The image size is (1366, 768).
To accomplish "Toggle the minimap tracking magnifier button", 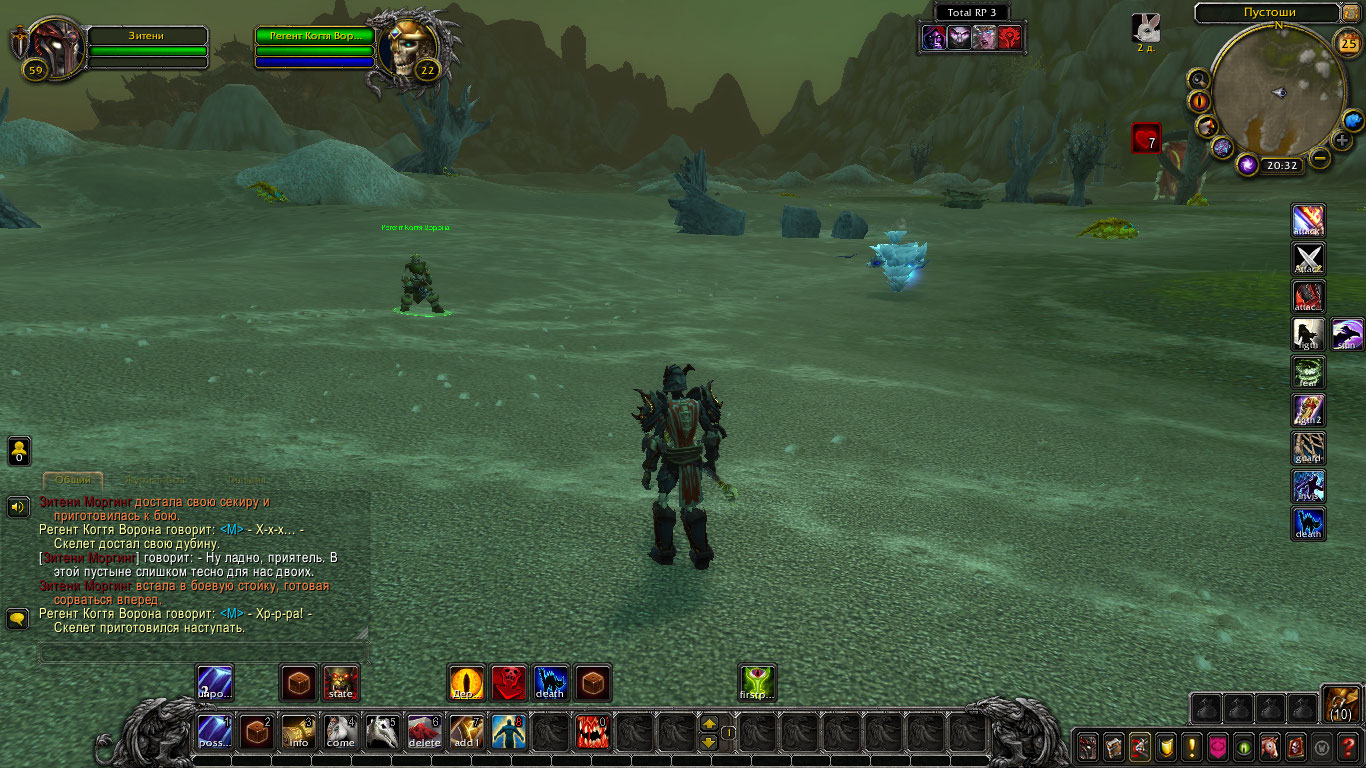I will pos(1197,78).
